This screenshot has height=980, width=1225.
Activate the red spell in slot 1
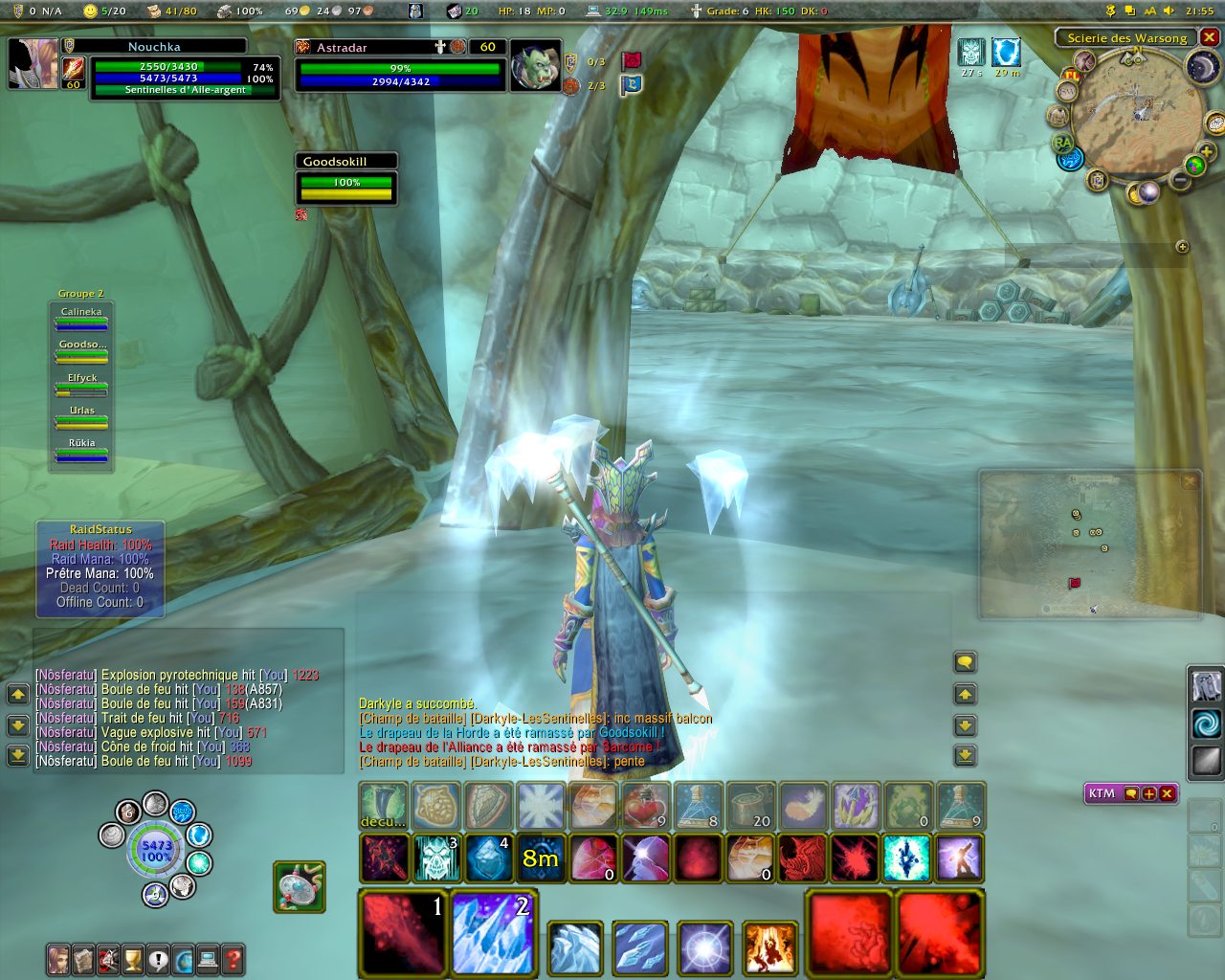click(x=403, y=932)
